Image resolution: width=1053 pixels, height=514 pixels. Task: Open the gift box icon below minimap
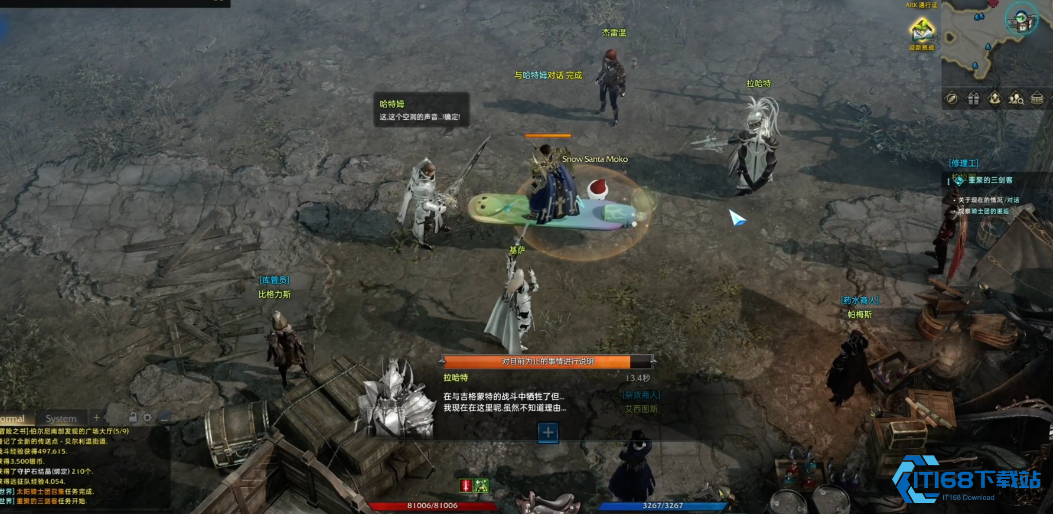click(973, 98)
